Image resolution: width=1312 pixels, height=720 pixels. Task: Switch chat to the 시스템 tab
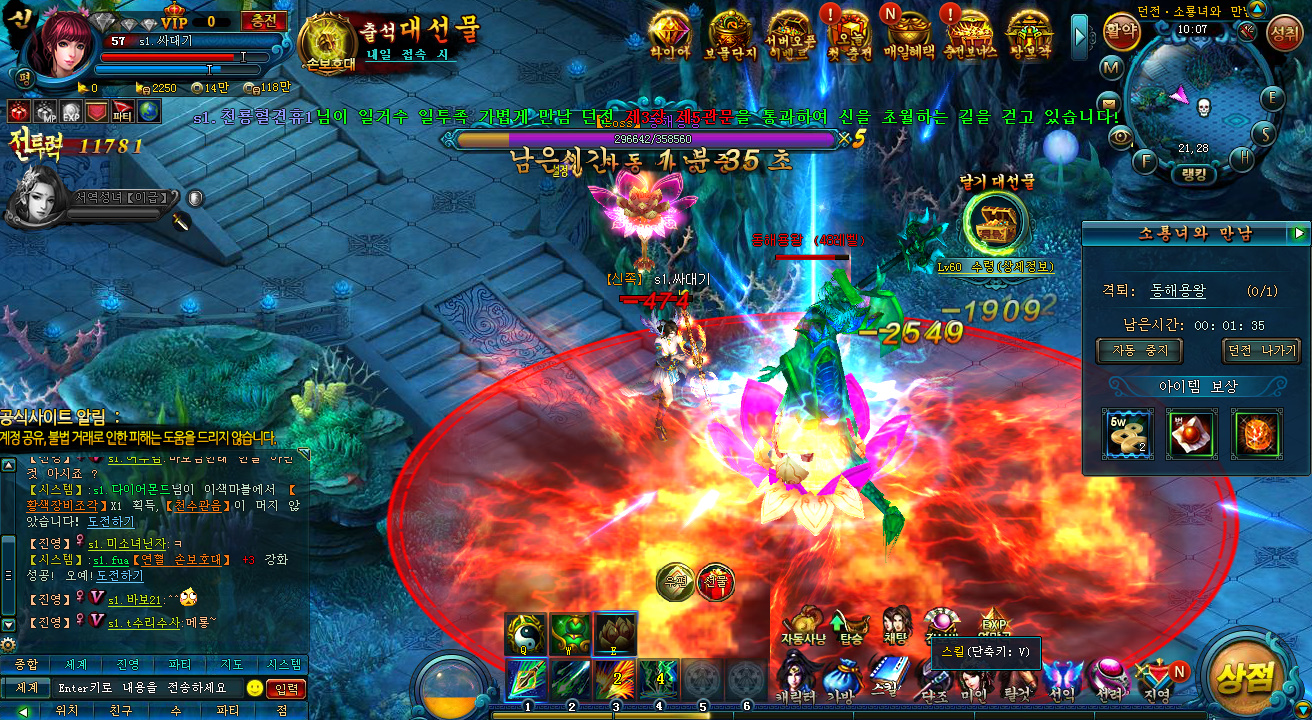283,665
